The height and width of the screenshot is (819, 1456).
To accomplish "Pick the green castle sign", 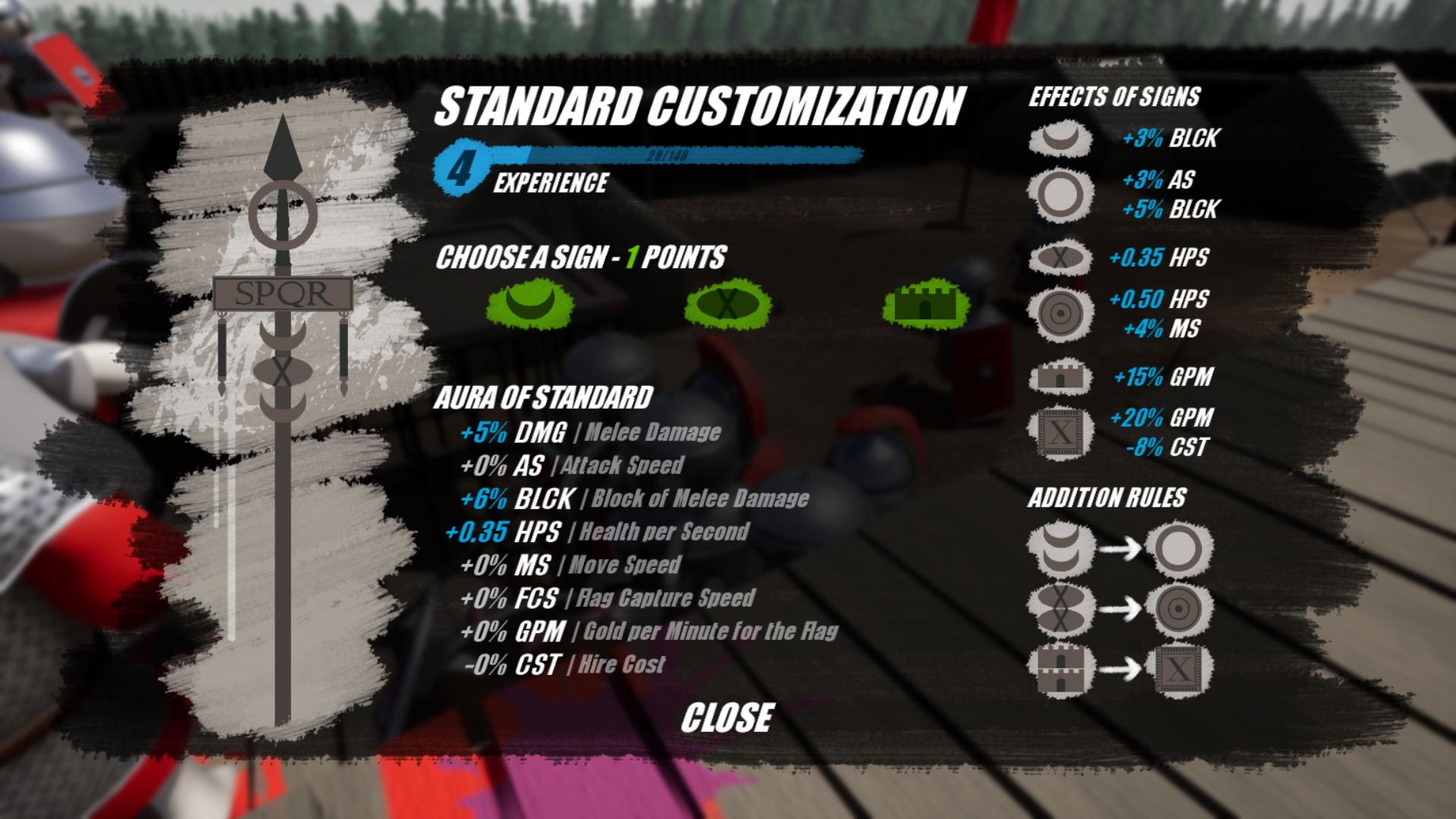I will [x=926, y=304].
